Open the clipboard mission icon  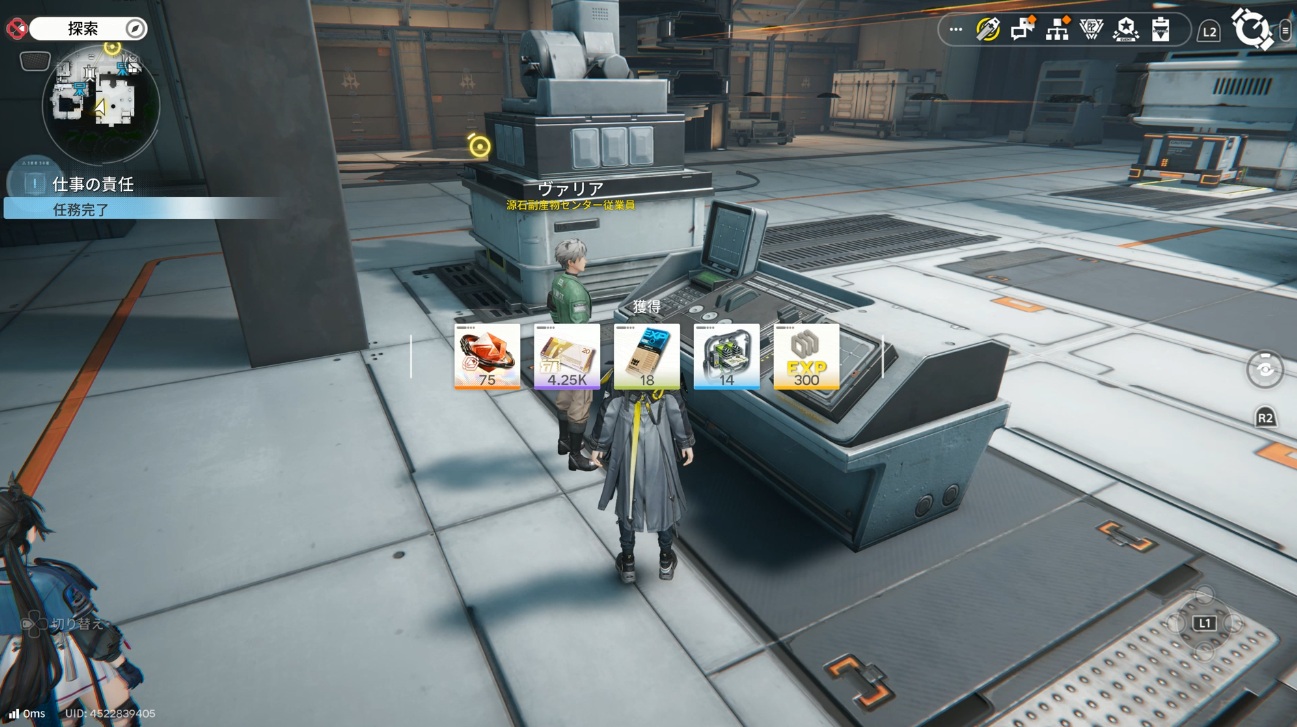(x=1160, y=30)
